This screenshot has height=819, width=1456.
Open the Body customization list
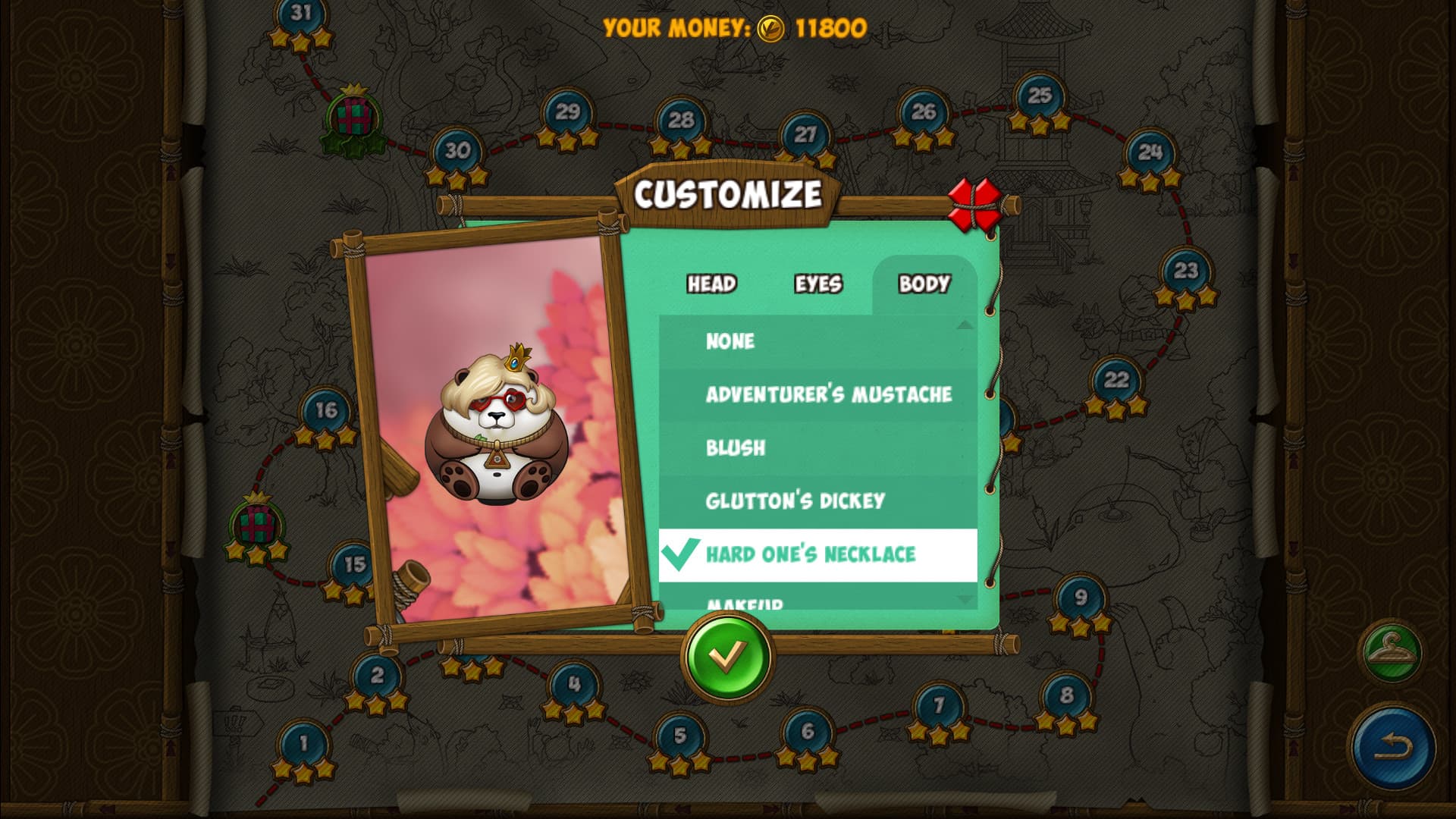924,286
